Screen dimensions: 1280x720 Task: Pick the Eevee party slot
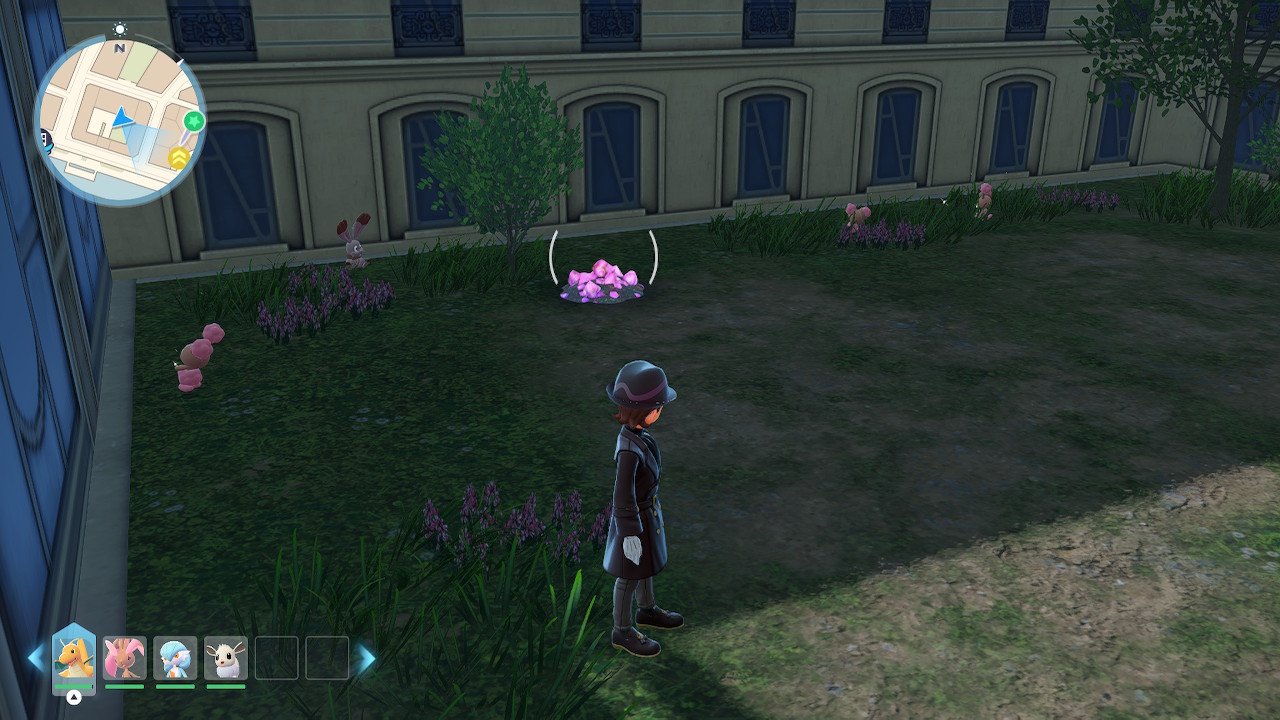coord(226,658)
